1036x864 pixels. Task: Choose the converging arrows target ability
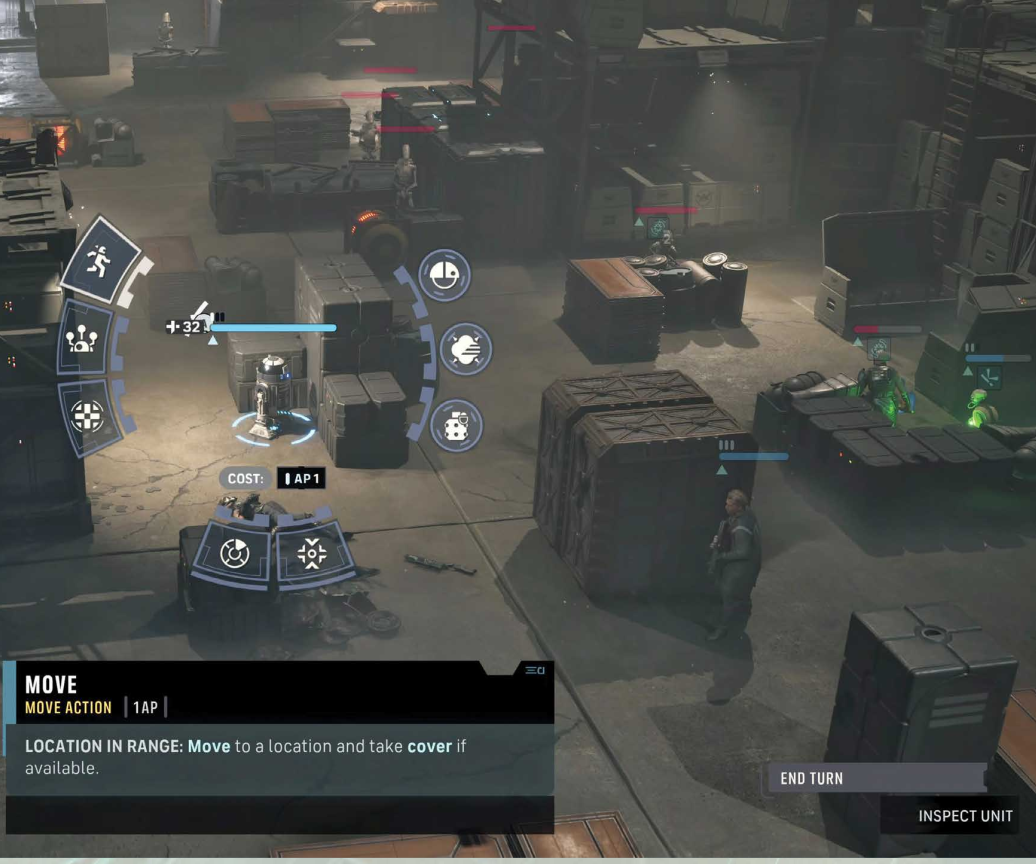pyautogui.click(x=311, y=553)
